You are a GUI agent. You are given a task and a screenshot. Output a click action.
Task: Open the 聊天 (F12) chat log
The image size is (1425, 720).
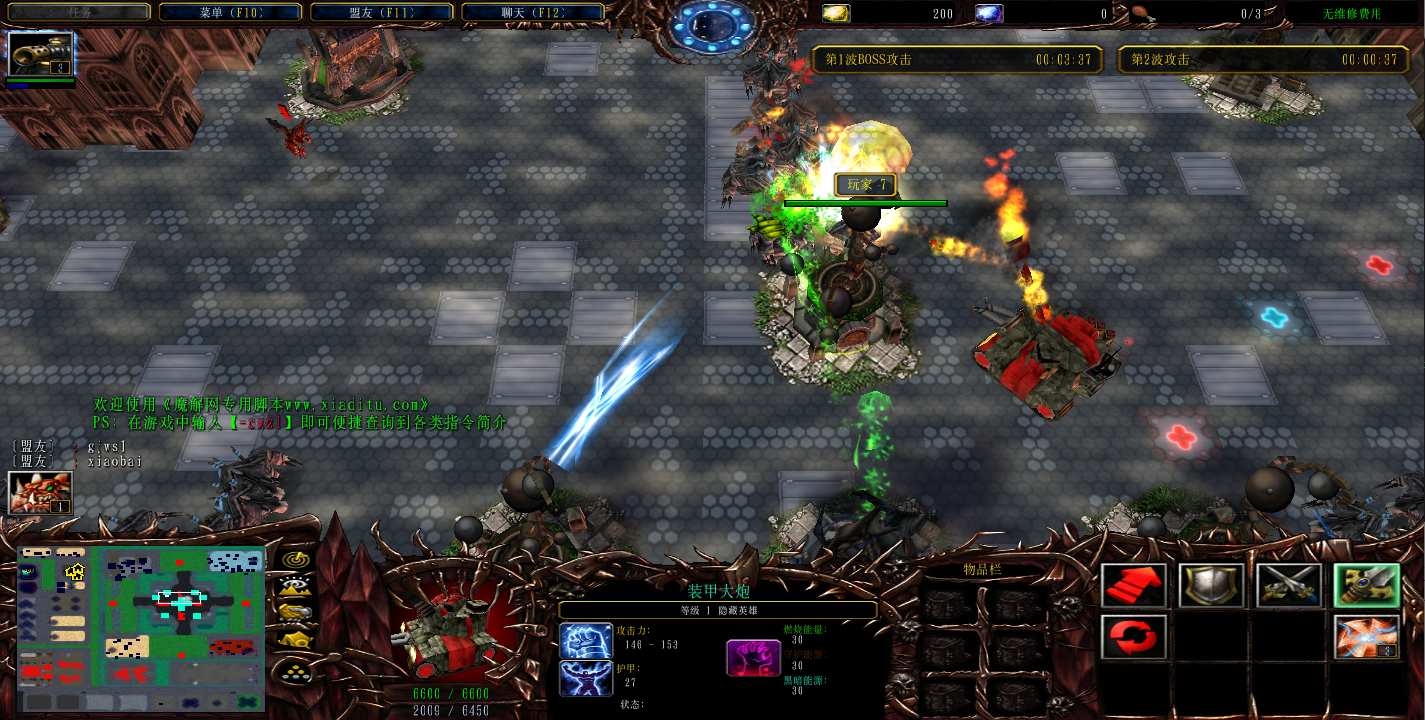pyautogui.click(x=533, y=12)
